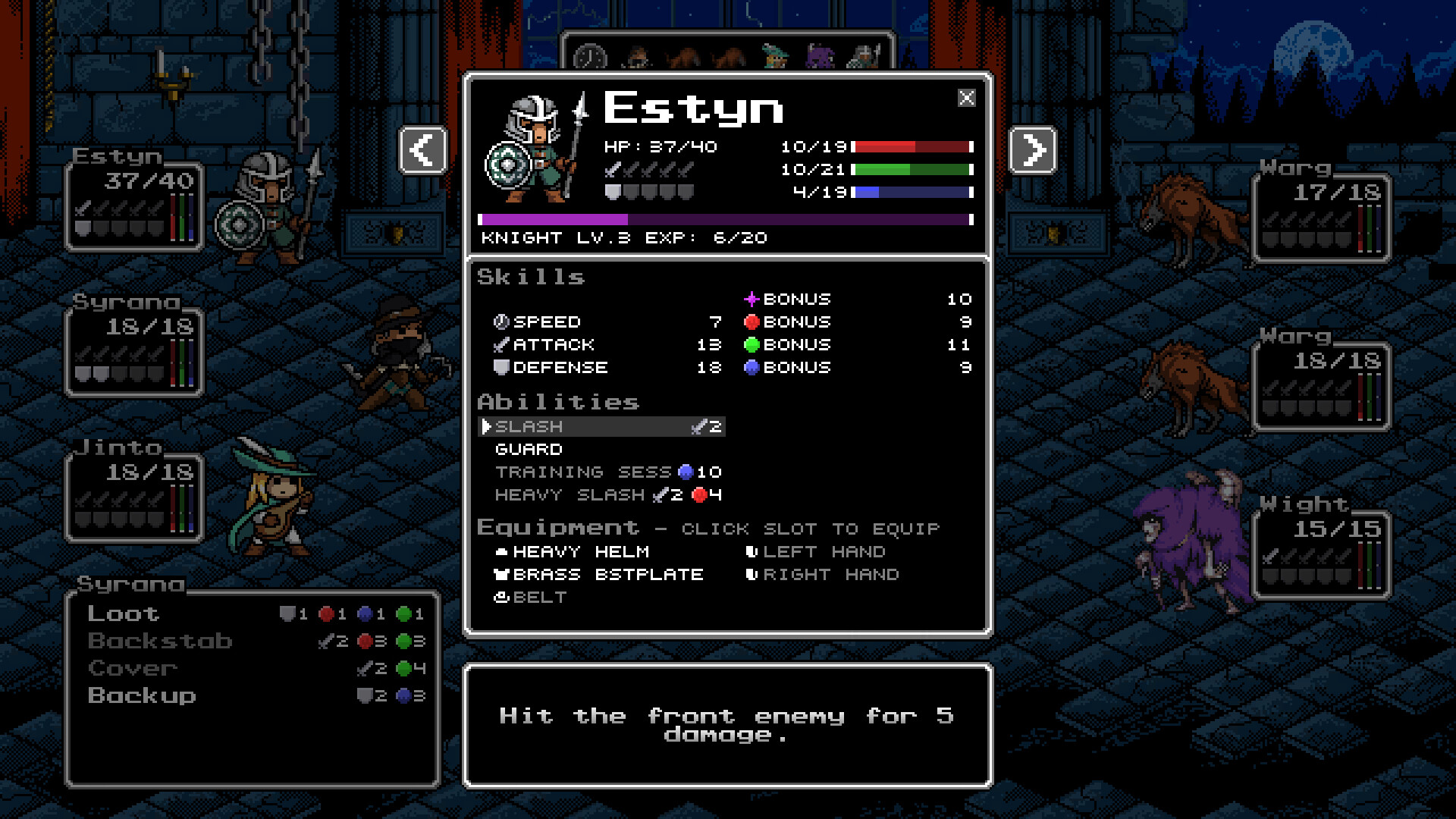
Task: Click the right arrow to view next character
Action: point(1034,150)
